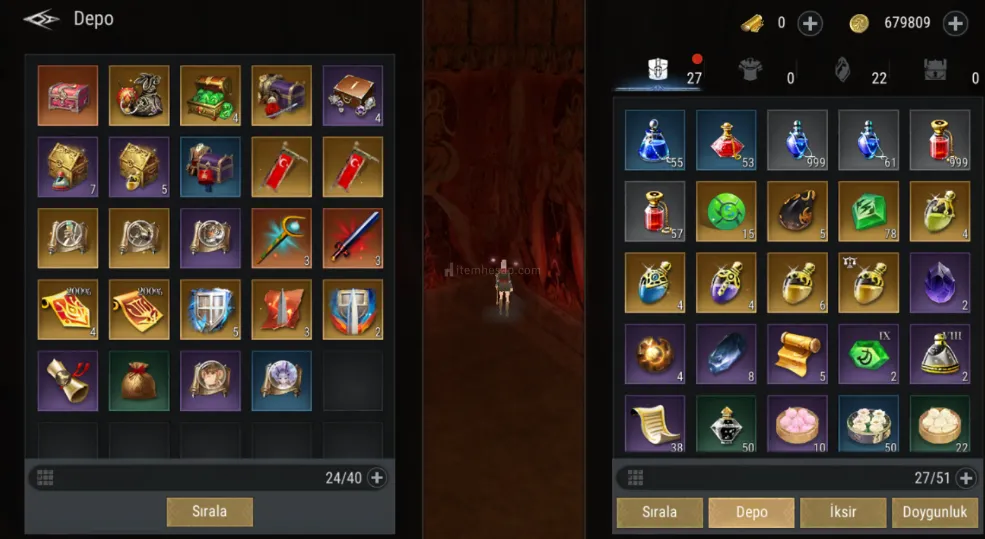This screenshot has height=539, width=985.
Task: Add gold bars with the plus button
Action: (x=810, y=23)
